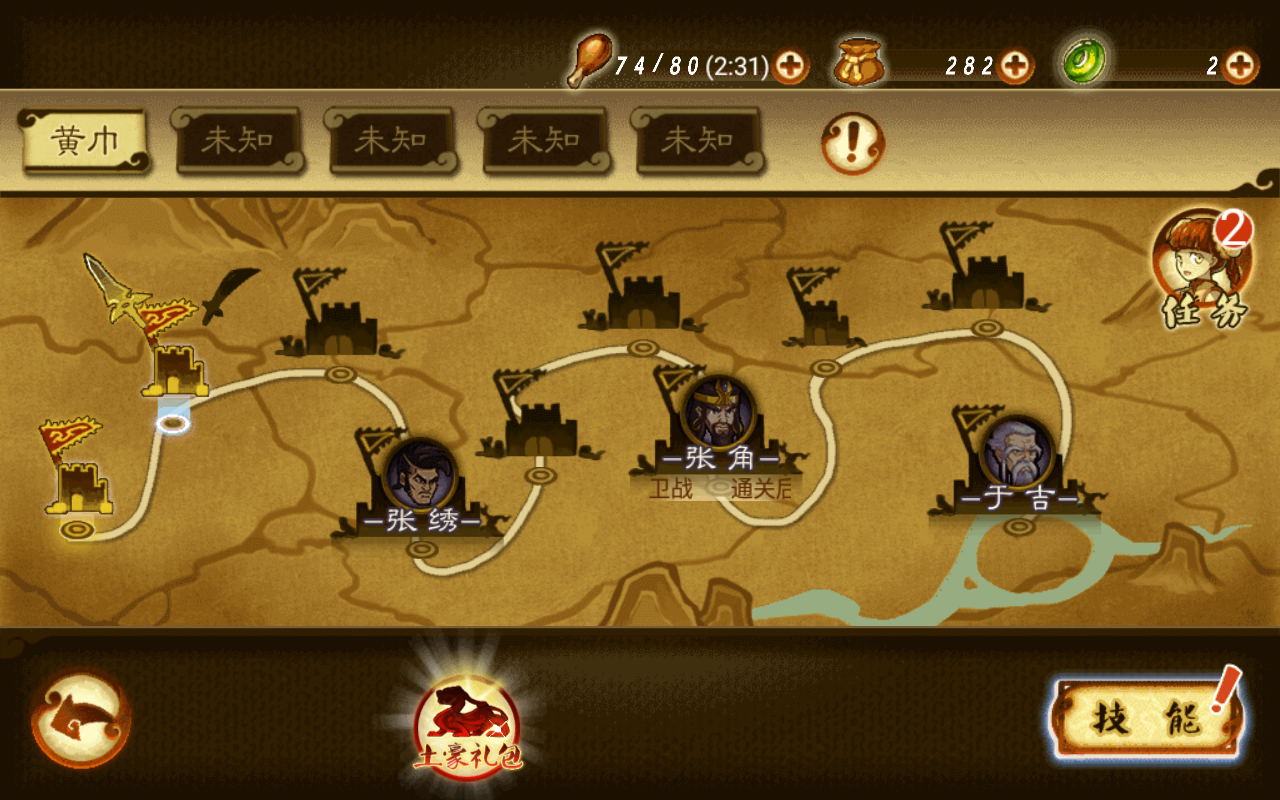The height and width of the screenshot is (800, 1280).
Task: Tap the money bag currency icon
Action: [x=858, y=62]
